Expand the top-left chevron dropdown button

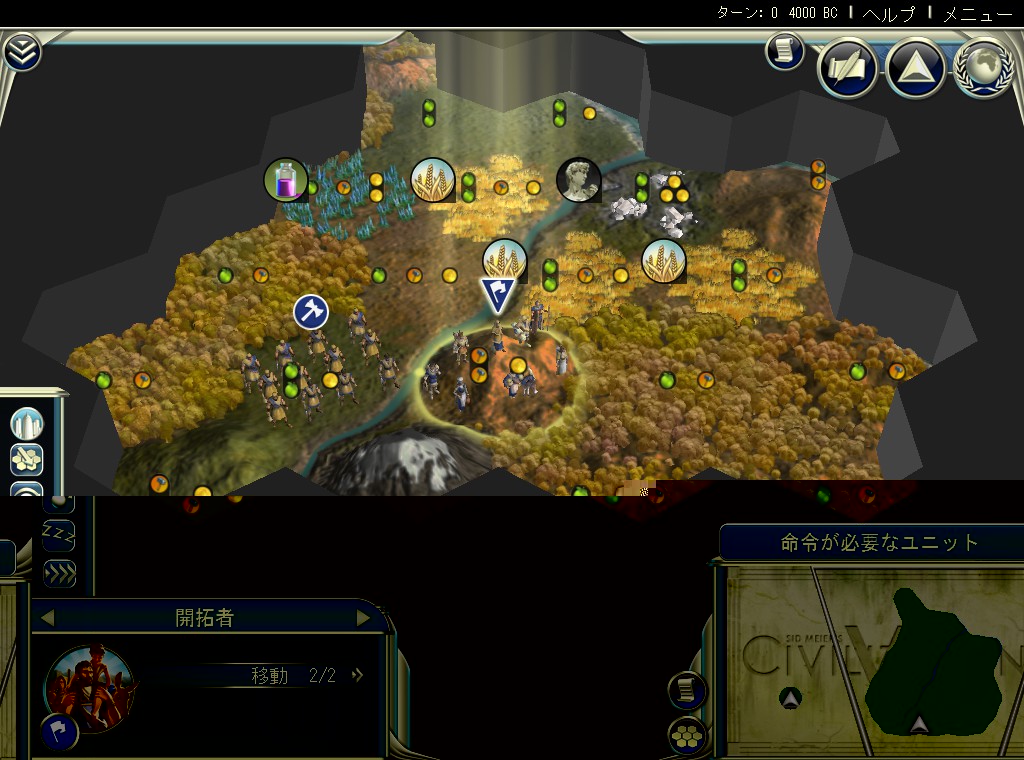(22, 53)
